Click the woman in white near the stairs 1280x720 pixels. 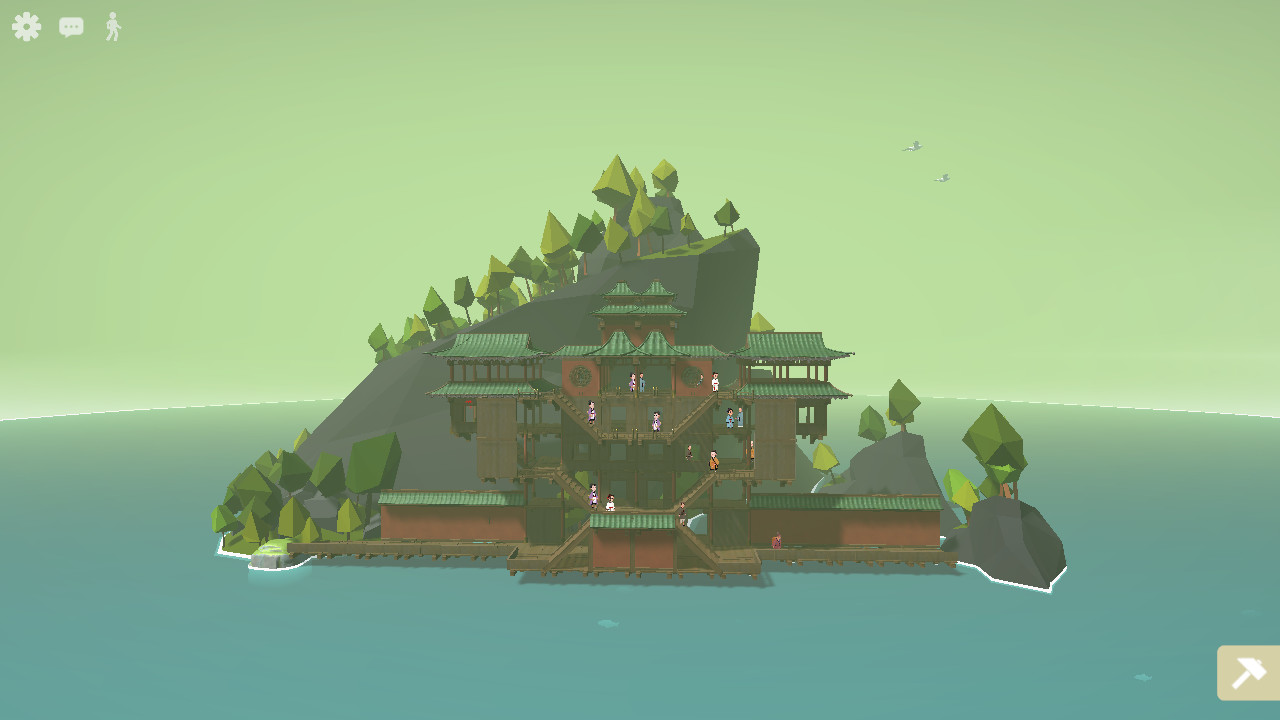pos(611,503)
